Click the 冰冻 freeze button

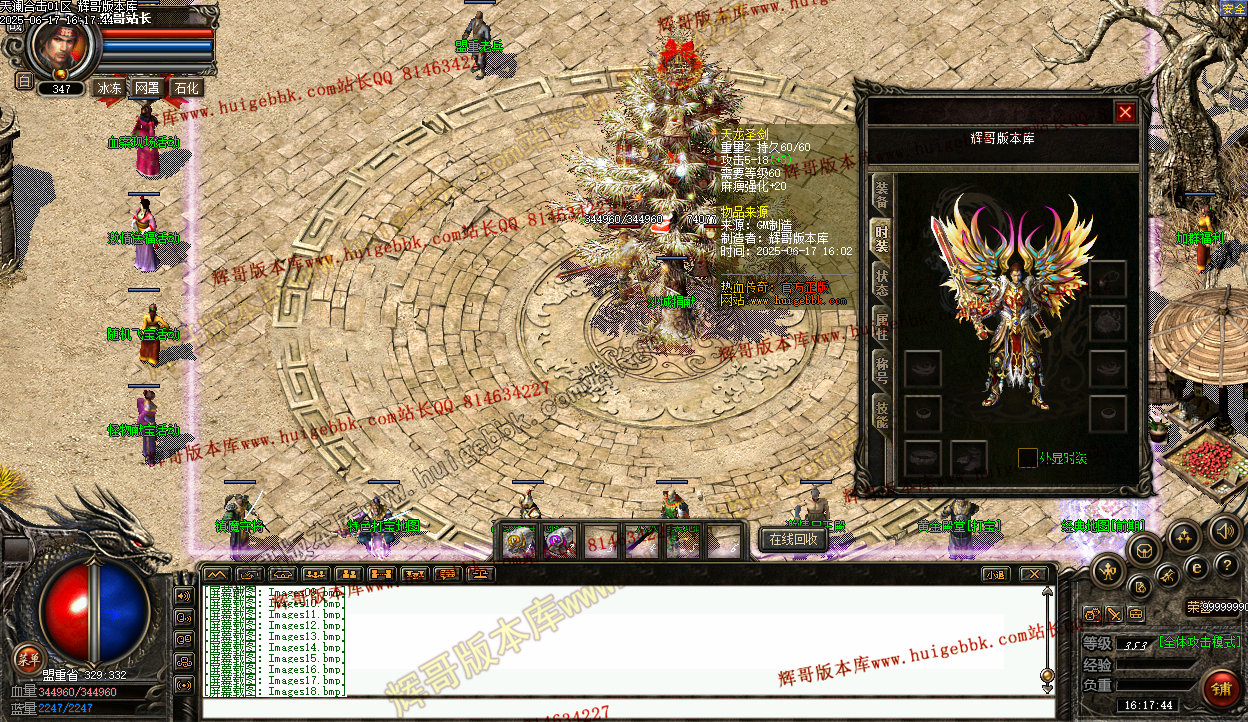(109, 88)
